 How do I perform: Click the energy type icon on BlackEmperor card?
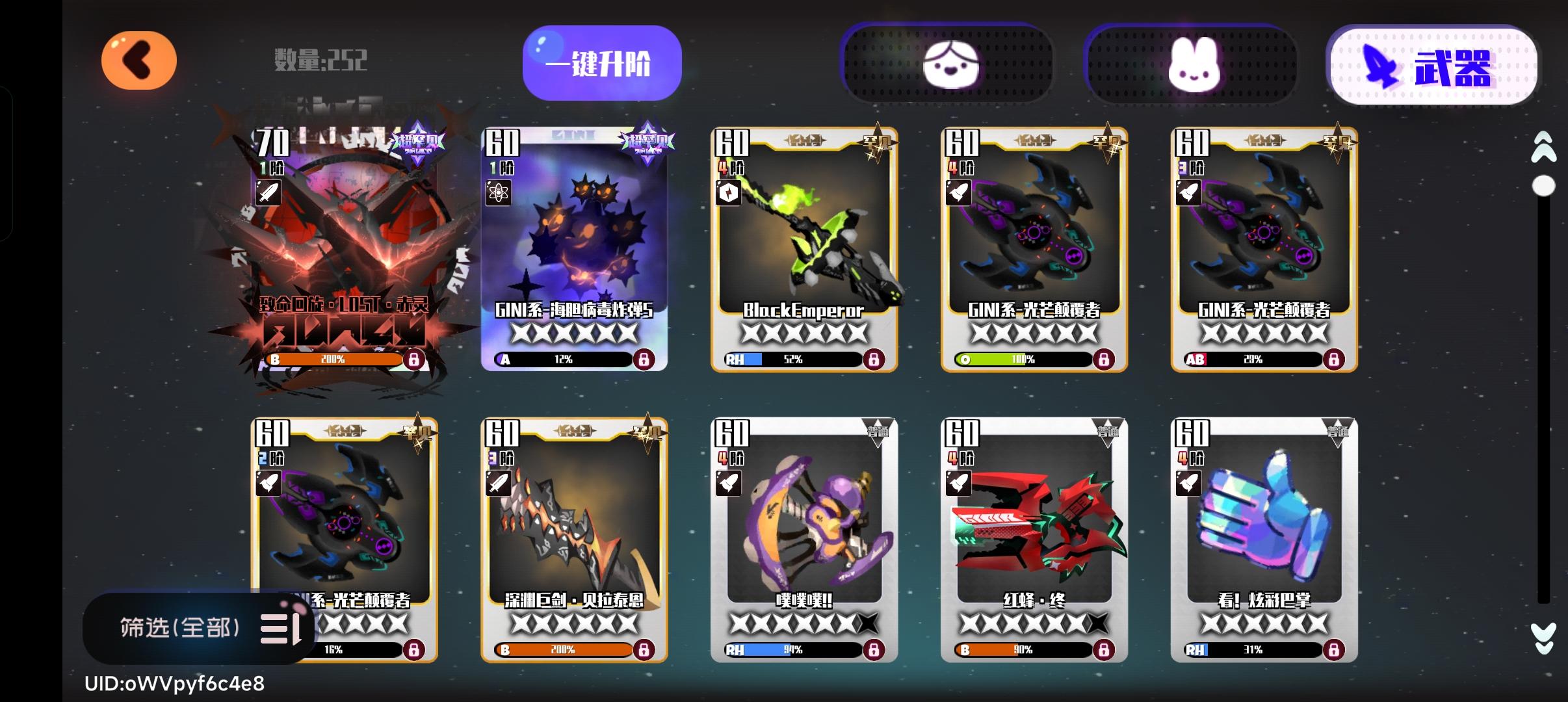730,192
